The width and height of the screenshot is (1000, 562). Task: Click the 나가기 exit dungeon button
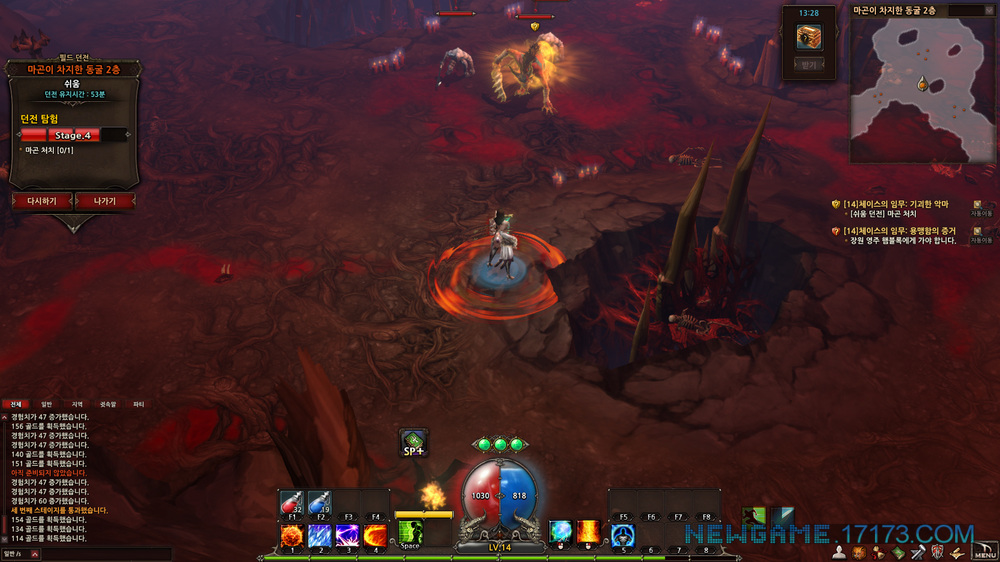pyautogui.click(x=104, y=201)
